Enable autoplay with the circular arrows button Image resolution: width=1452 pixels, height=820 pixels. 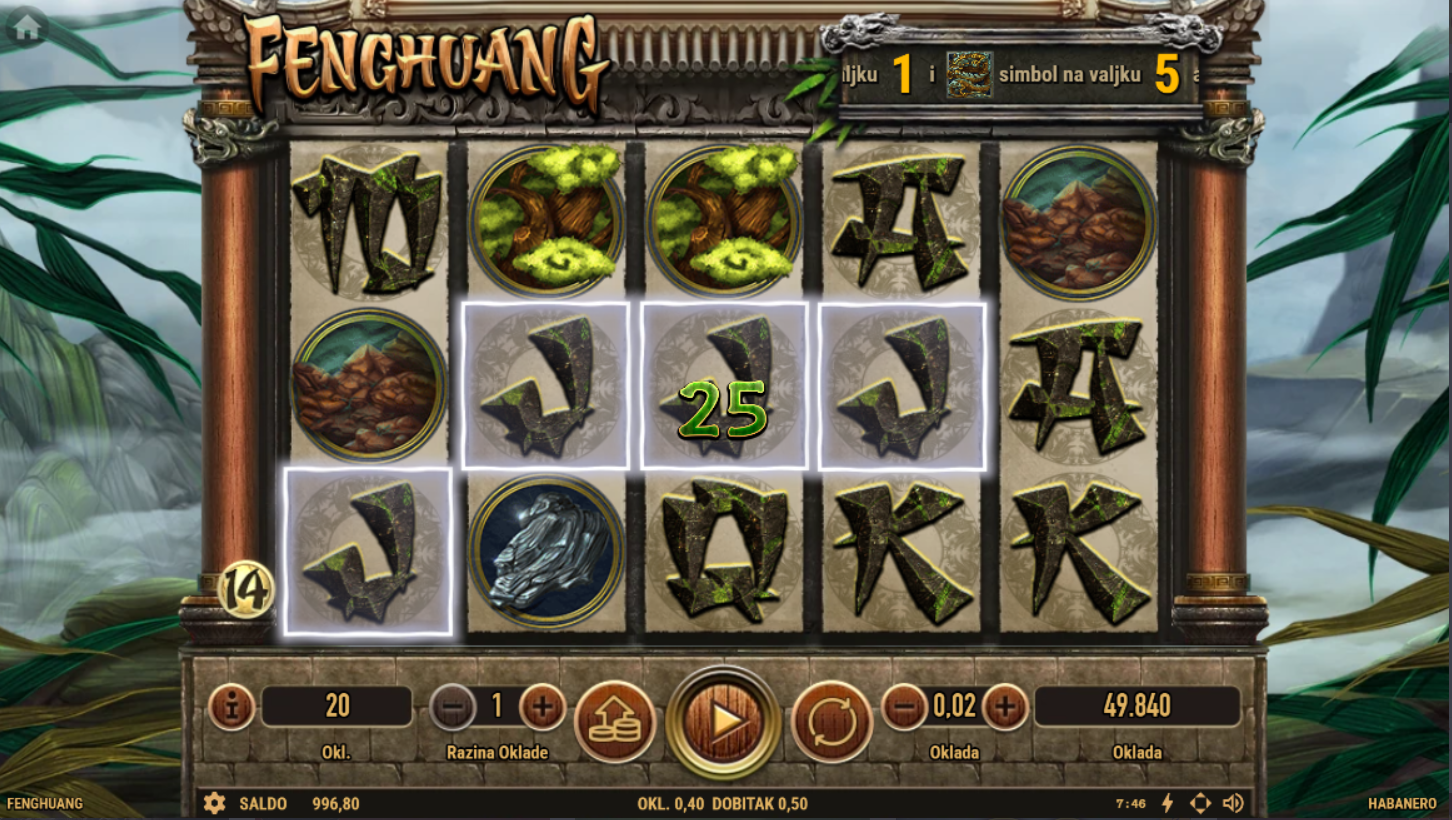(832, 721)
